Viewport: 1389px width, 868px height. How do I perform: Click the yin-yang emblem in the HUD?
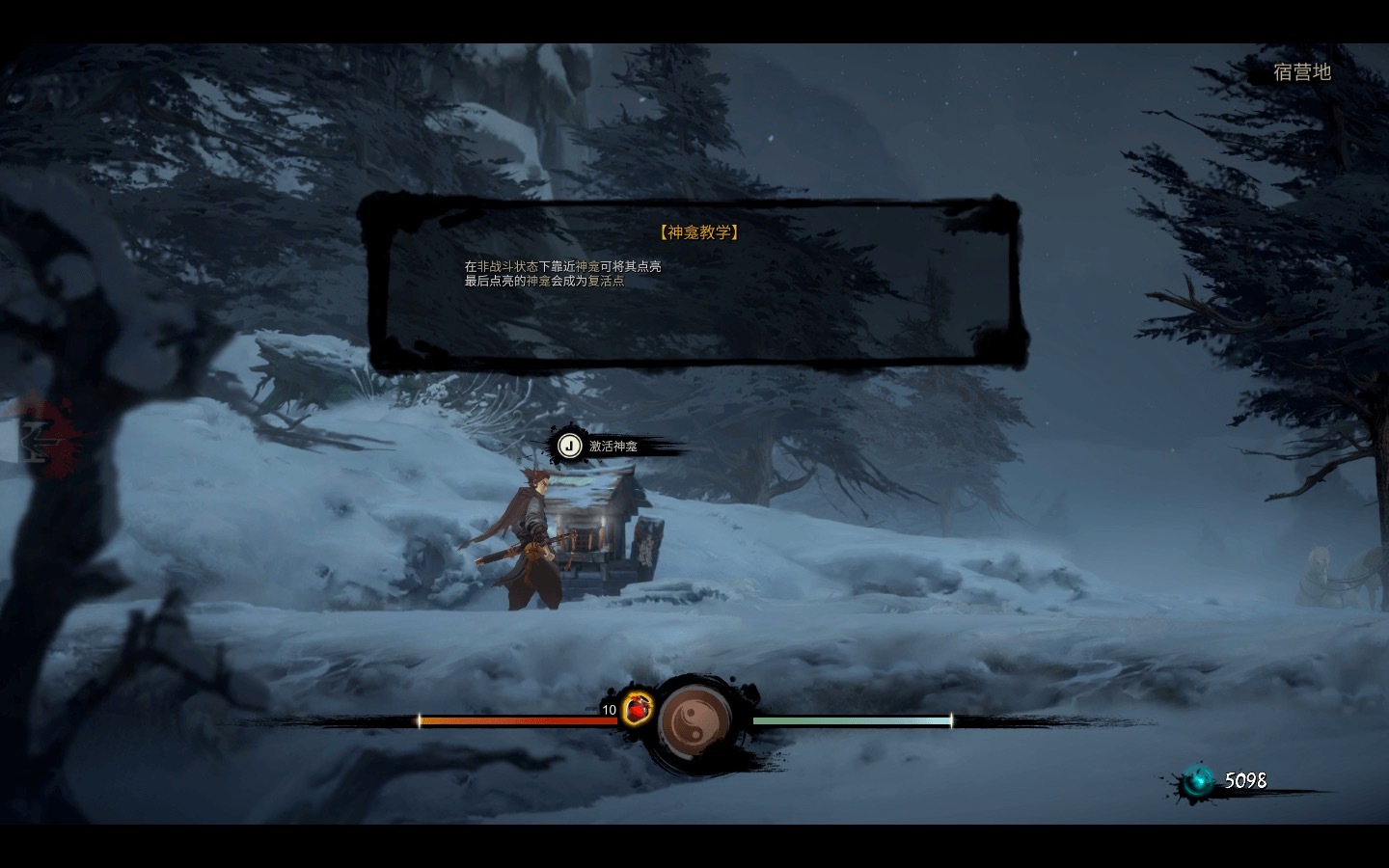tap(694, 719)
